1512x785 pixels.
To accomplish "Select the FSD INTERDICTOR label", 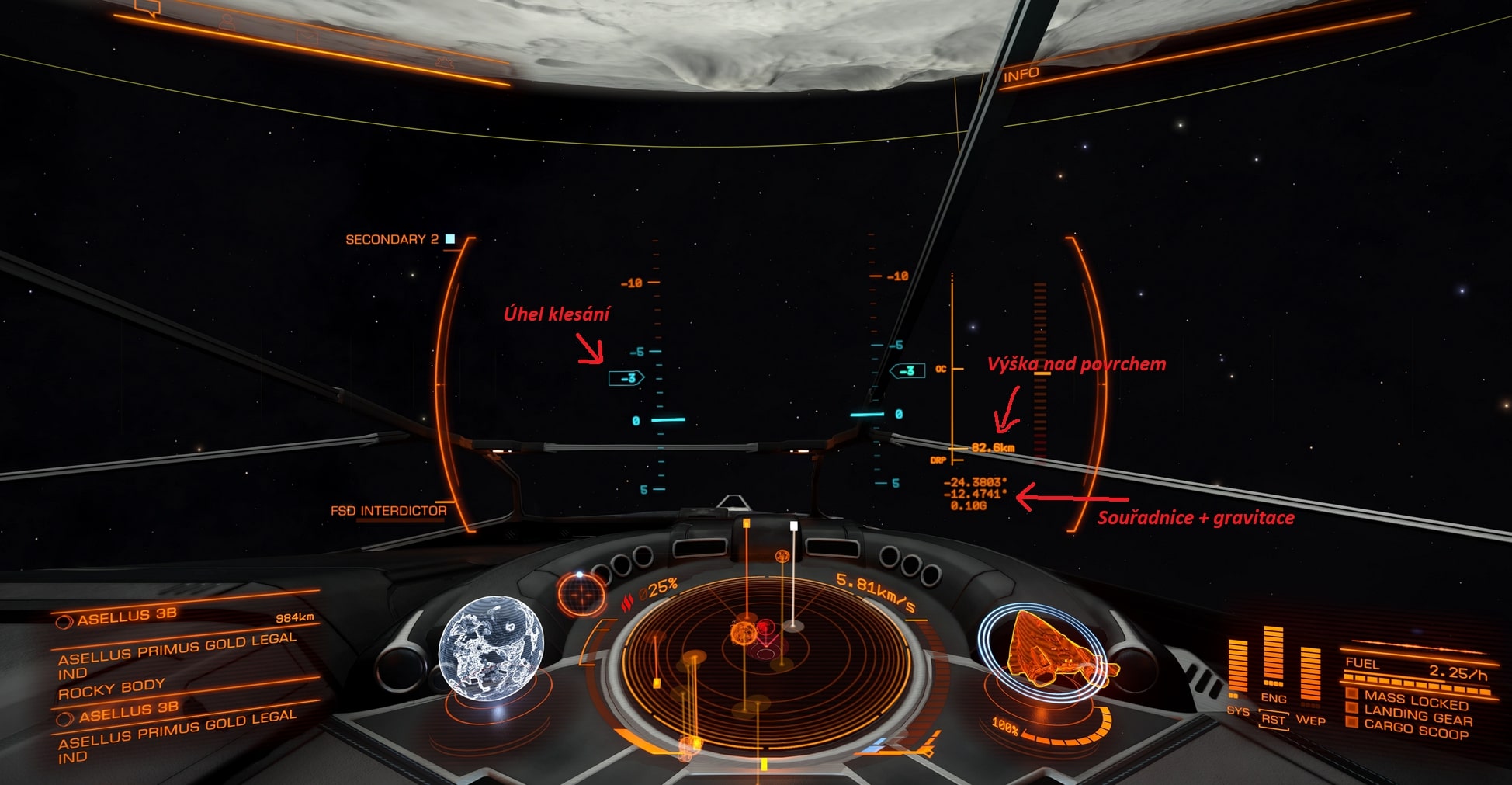I will 388,511.
